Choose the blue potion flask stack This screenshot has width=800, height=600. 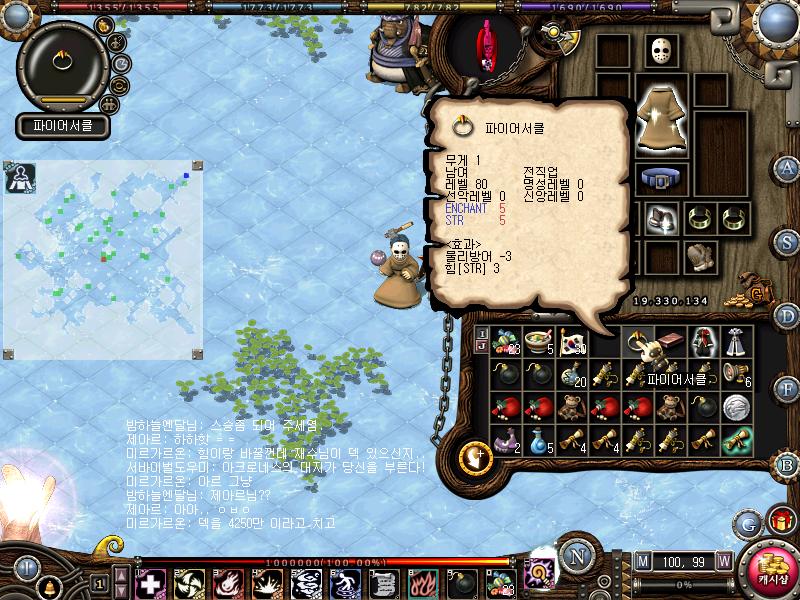pos(539,439)
